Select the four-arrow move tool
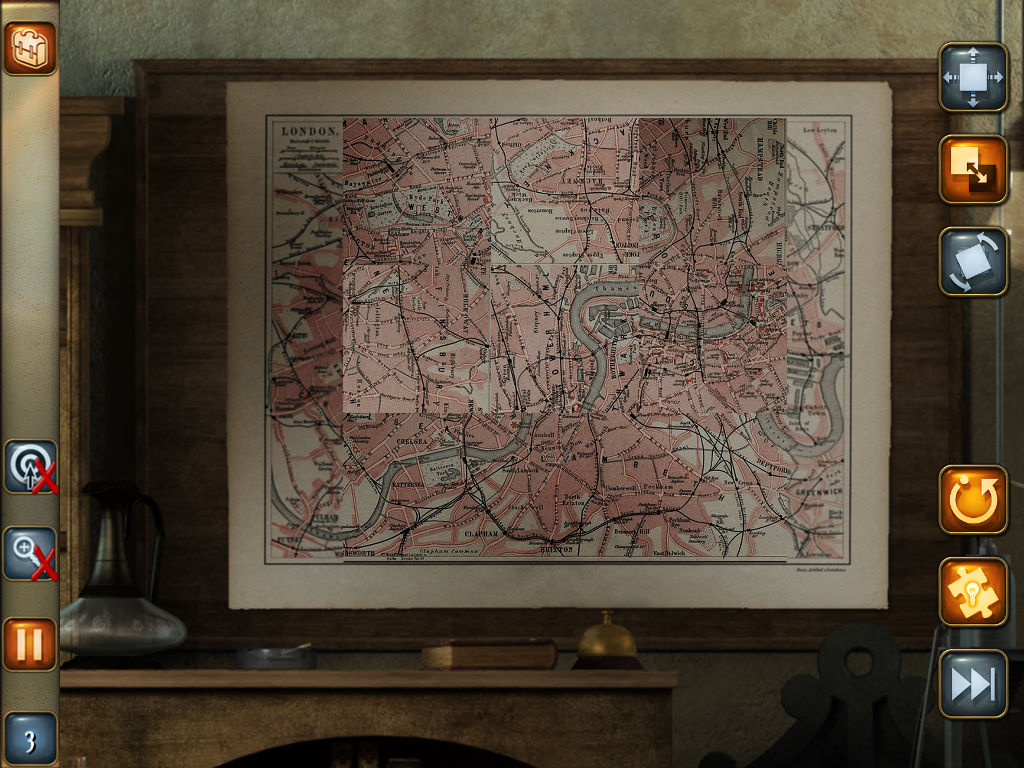 click(x=972, y=77)
